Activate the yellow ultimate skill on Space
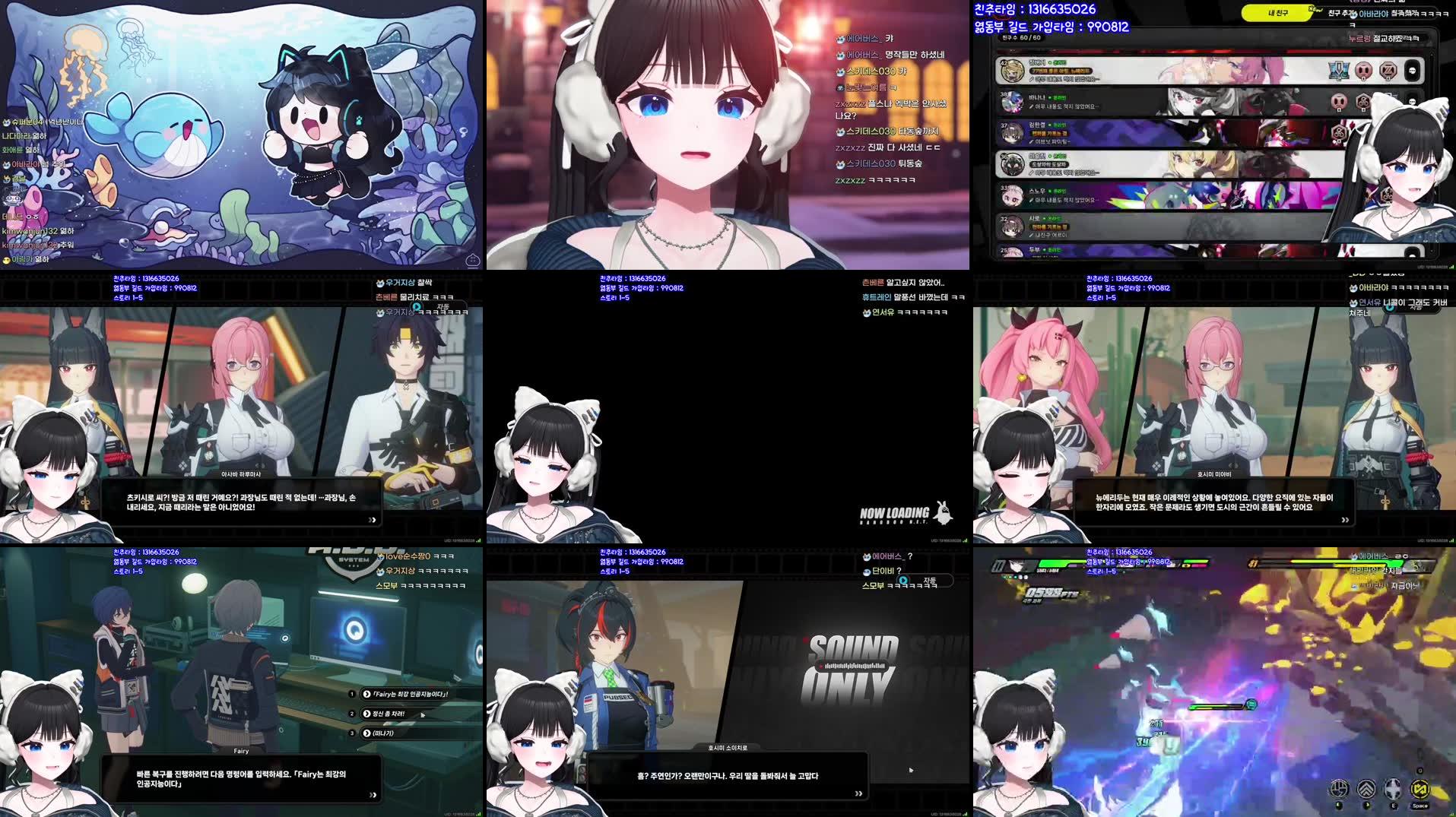1456x817 pixels. click(x=1420, y=788)
